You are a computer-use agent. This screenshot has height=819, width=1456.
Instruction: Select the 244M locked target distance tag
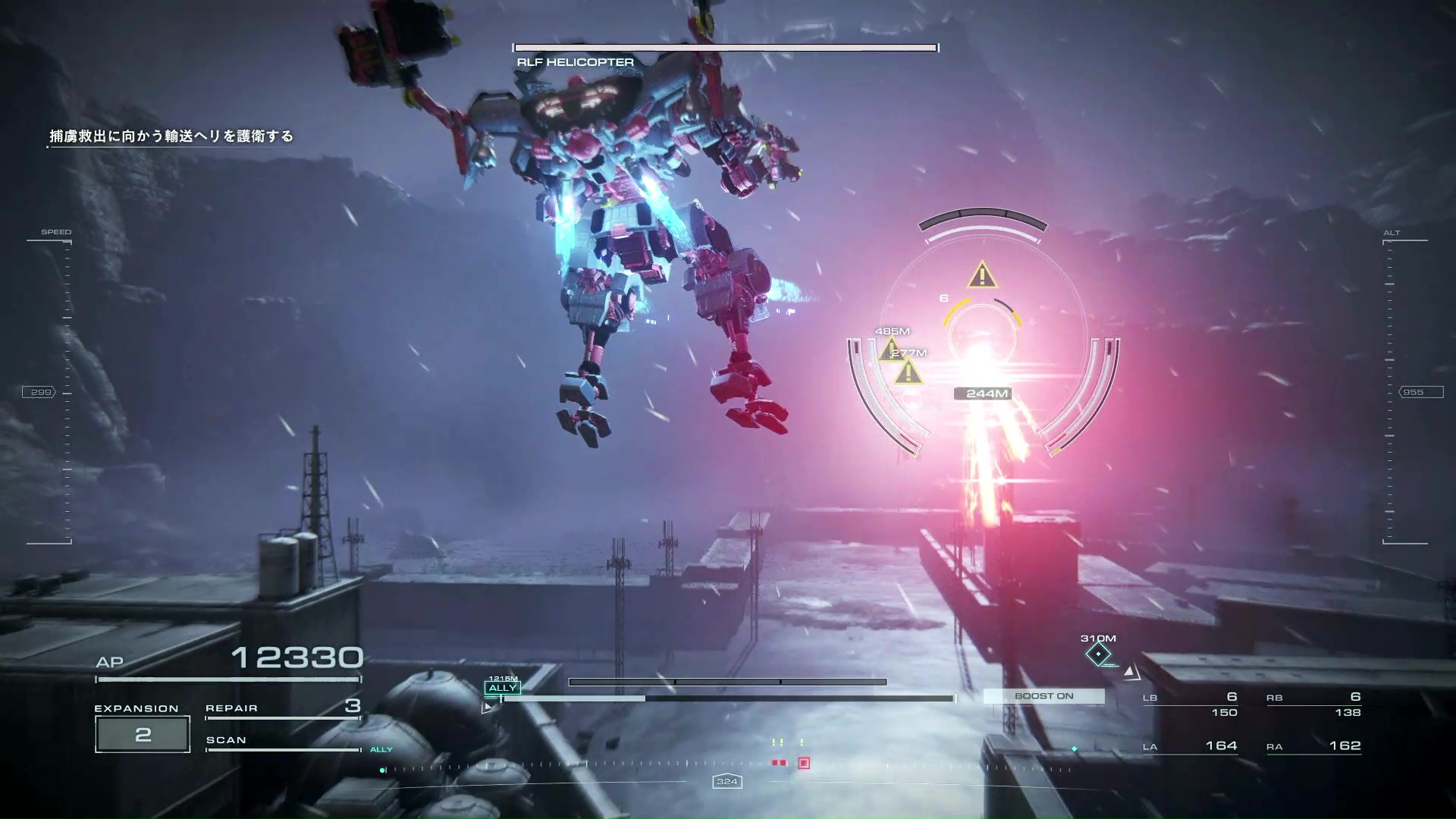[987, 394]
